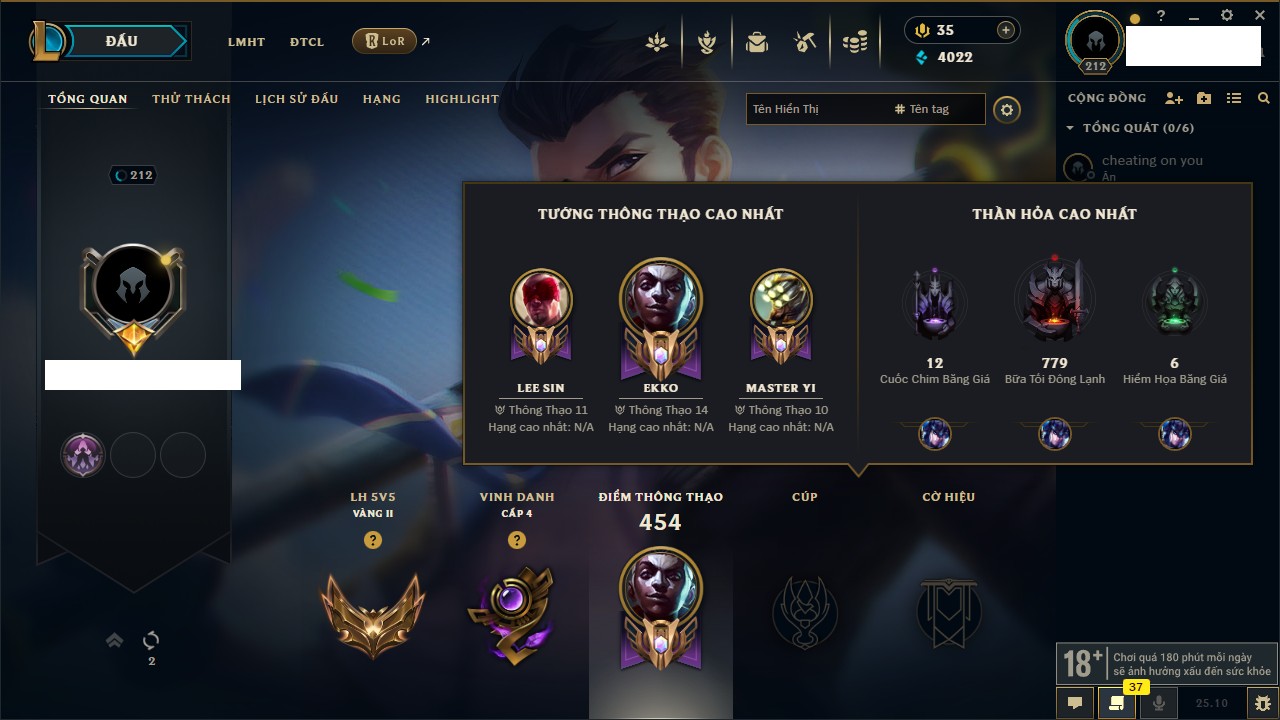Open the missions scroll button with 37 badge
The height and width of the screenshot is (720, 1280).
[1116, 703]
